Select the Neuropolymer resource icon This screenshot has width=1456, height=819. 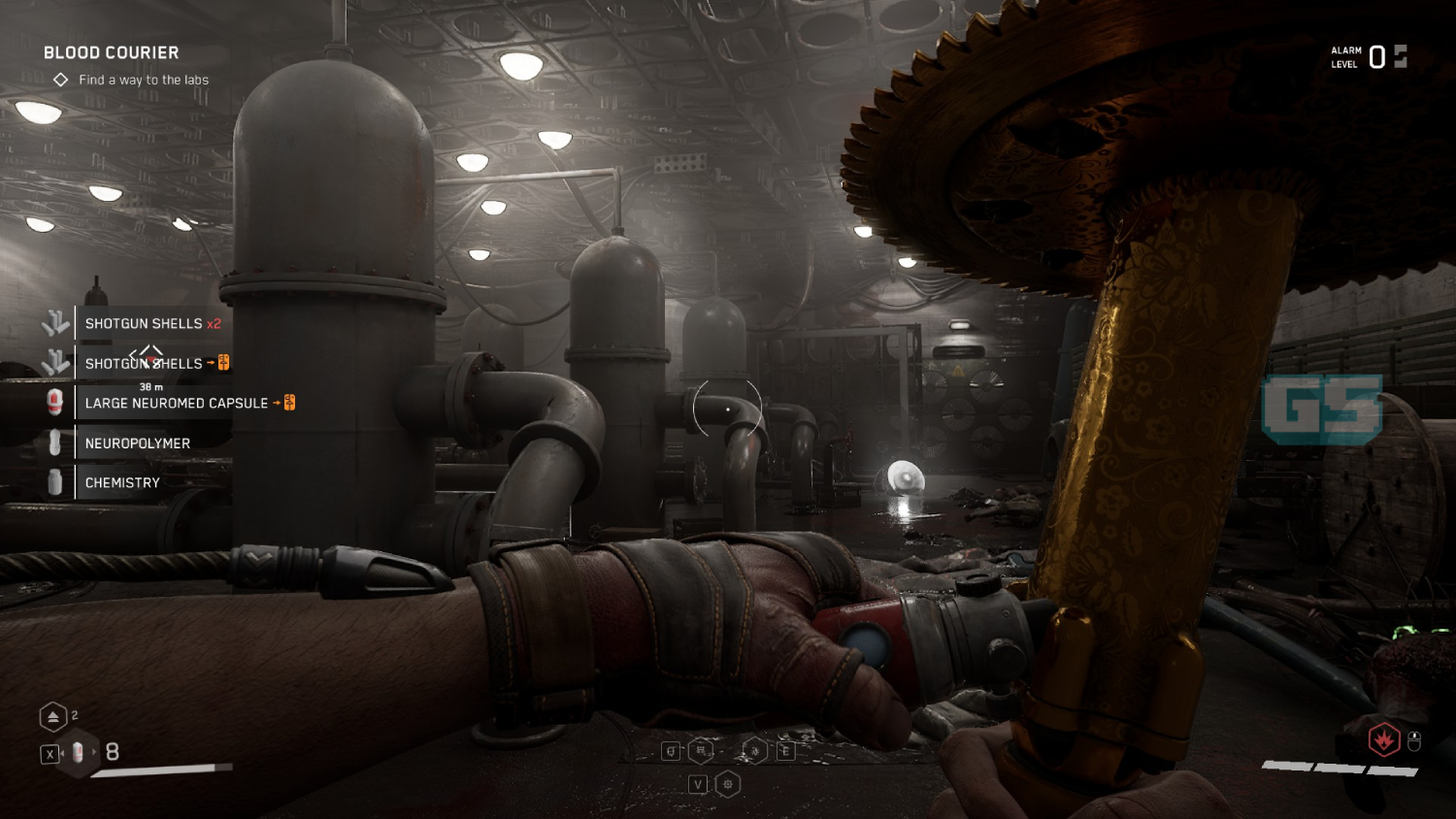53,442
